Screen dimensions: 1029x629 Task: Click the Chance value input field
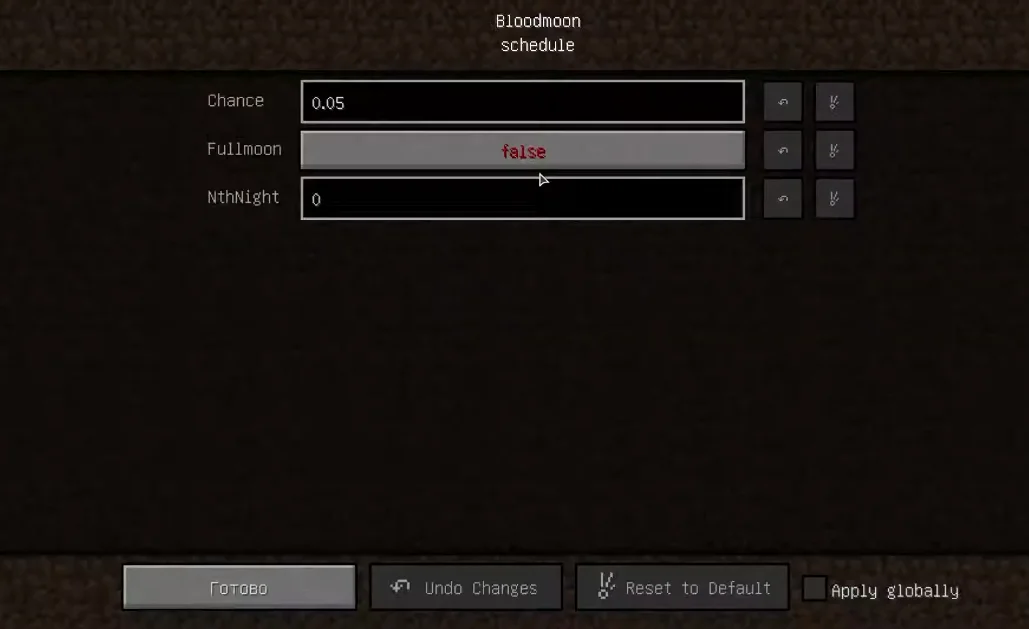pyautogui.click(x=522, y=102)
